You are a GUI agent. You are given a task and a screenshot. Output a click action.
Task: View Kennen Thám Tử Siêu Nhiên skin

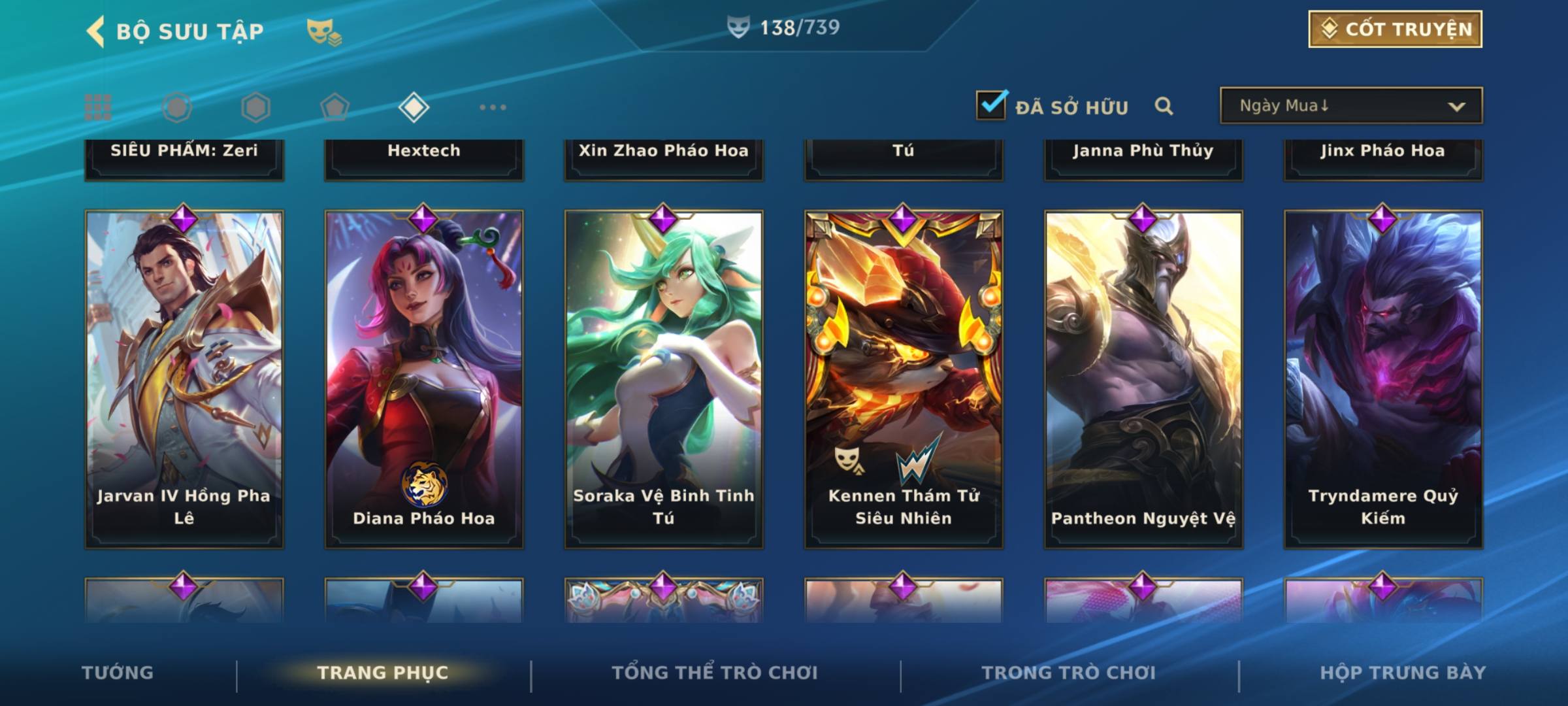(x=904, y=379)
